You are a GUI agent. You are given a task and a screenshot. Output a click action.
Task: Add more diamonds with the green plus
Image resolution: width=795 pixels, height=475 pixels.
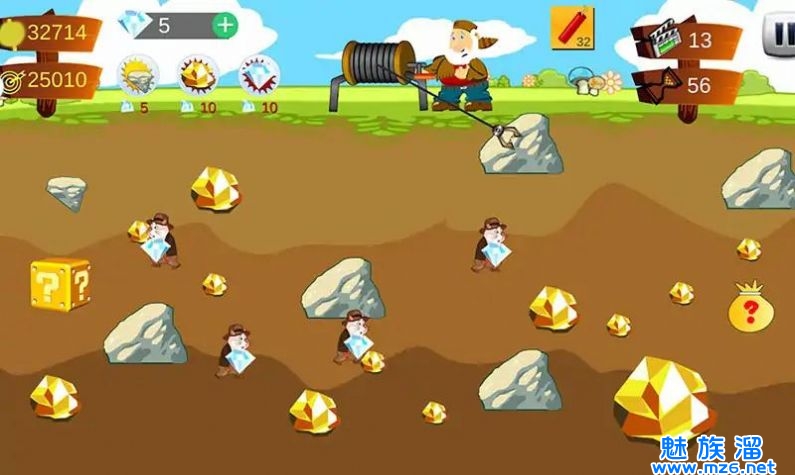[x=225, y=25]
